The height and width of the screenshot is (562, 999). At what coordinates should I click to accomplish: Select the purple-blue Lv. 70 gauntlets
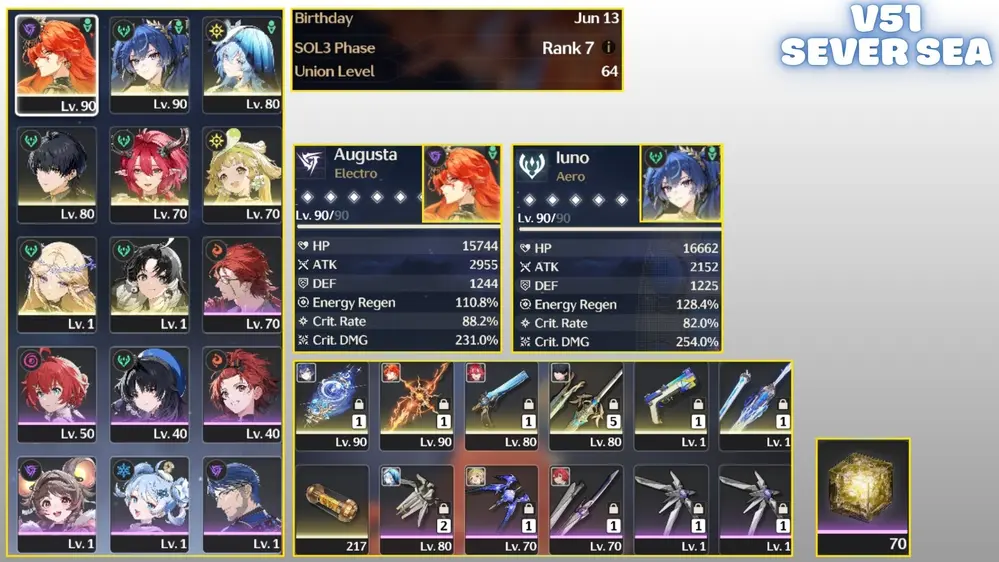click(x=502, y=506)
